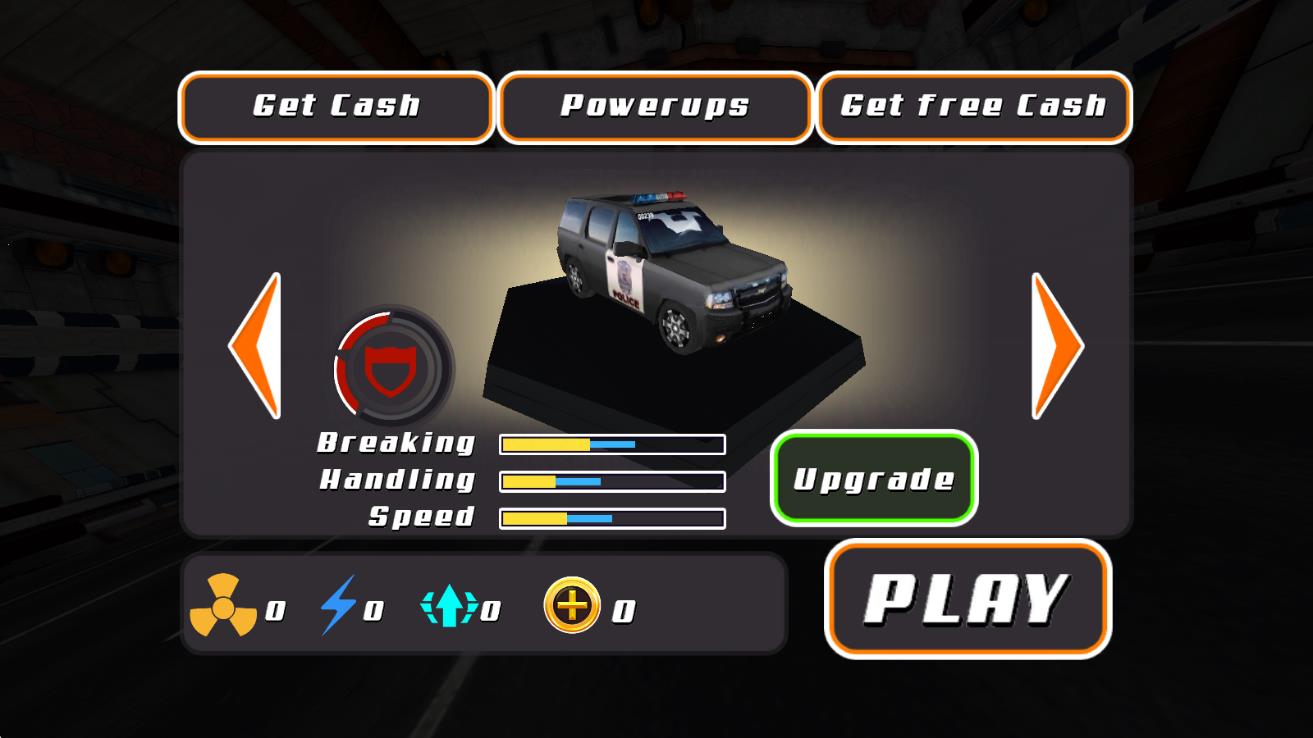Switch to the Get Cash screen
Screen dimensions: 1313x738
tap(336, 106)
